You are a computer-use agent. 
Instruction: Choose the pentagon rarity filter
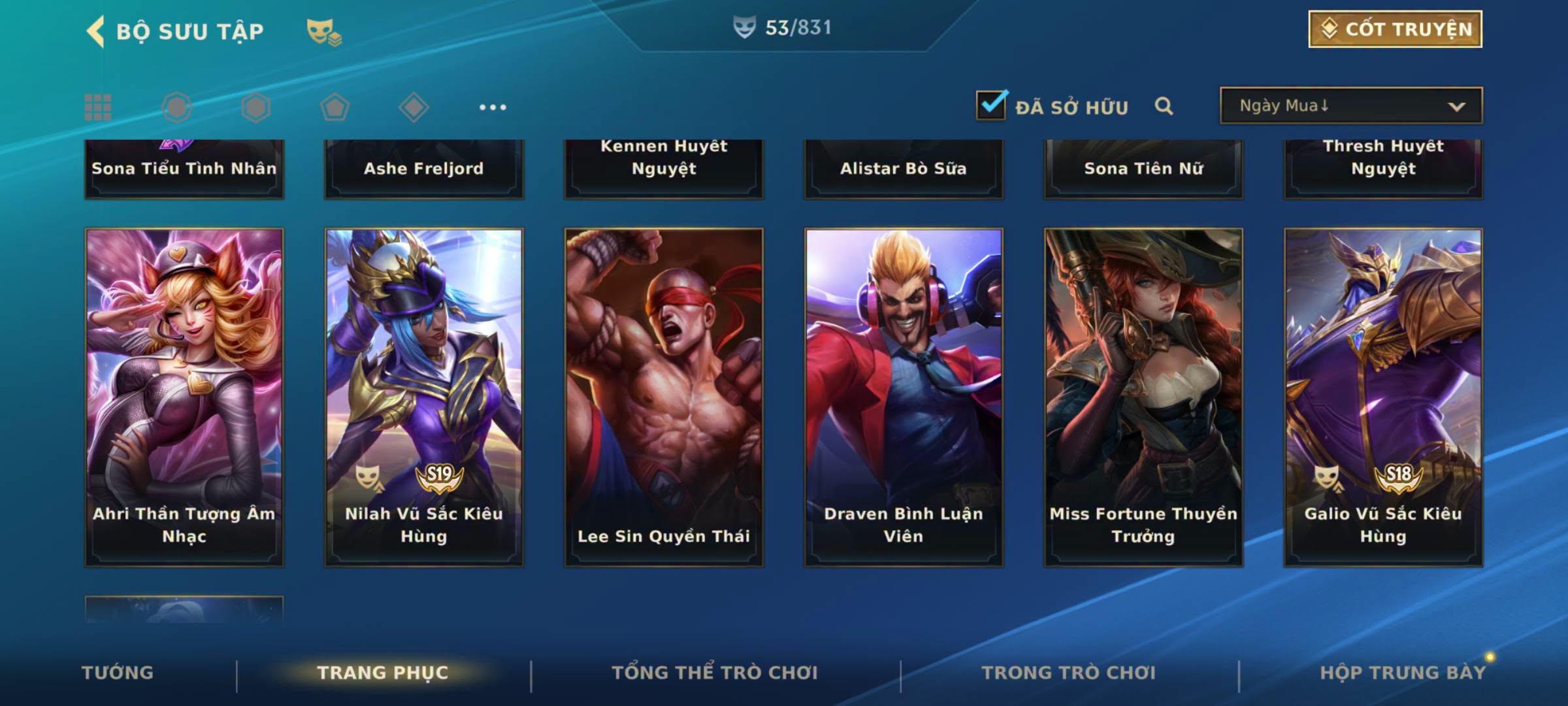click(x=335, y=107)
